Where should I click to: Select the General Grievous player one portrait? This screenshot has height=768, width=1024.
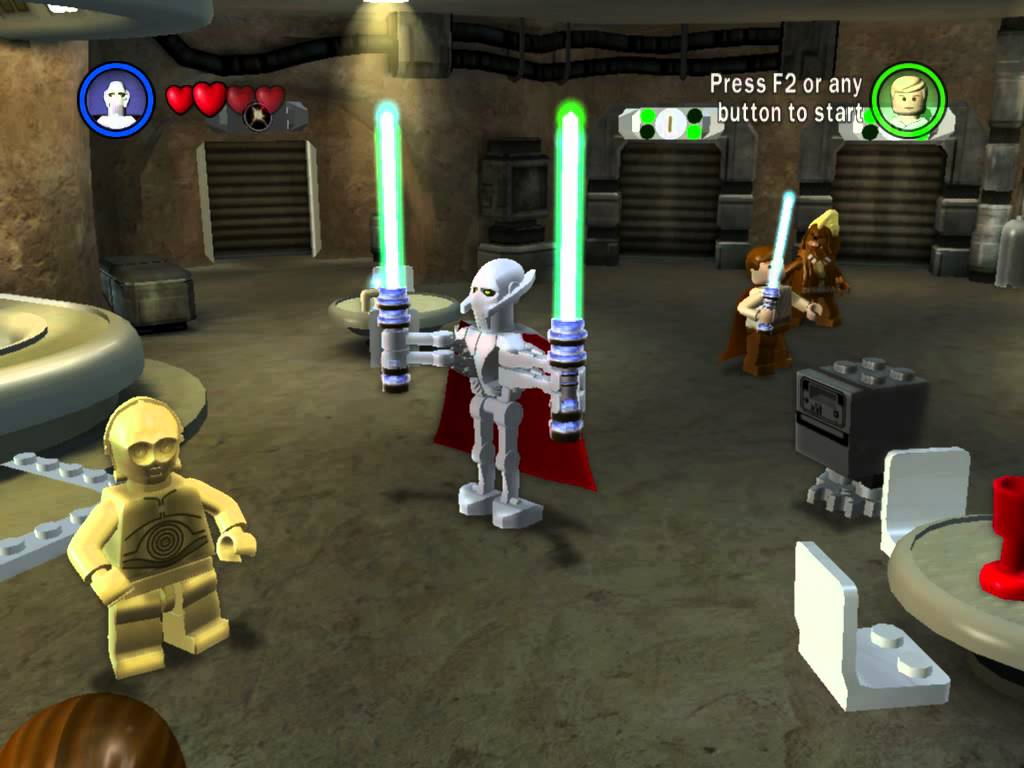click(116, 99)
